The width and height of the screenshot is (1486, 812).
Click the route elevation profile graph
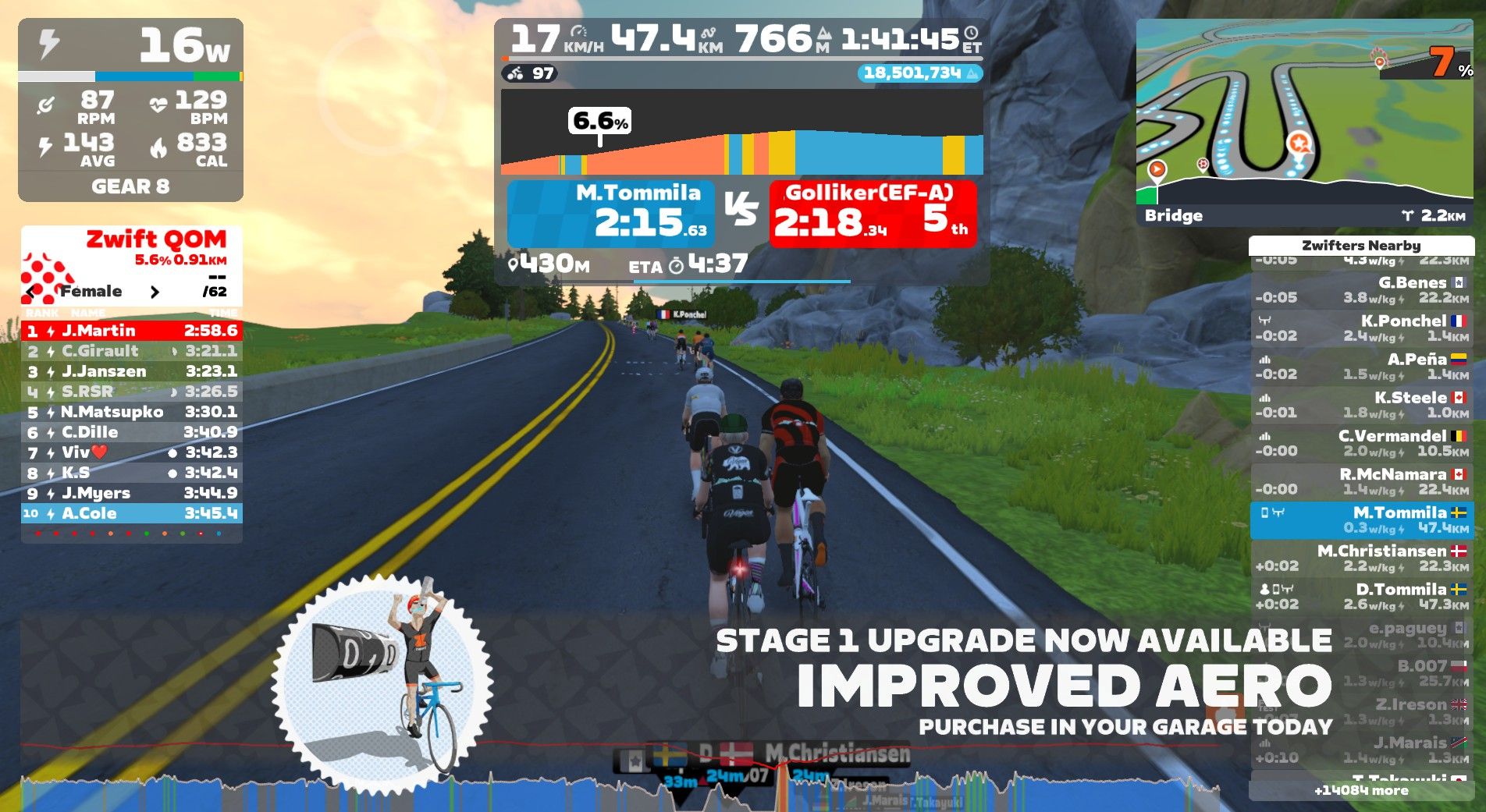(x=741, y=133)
